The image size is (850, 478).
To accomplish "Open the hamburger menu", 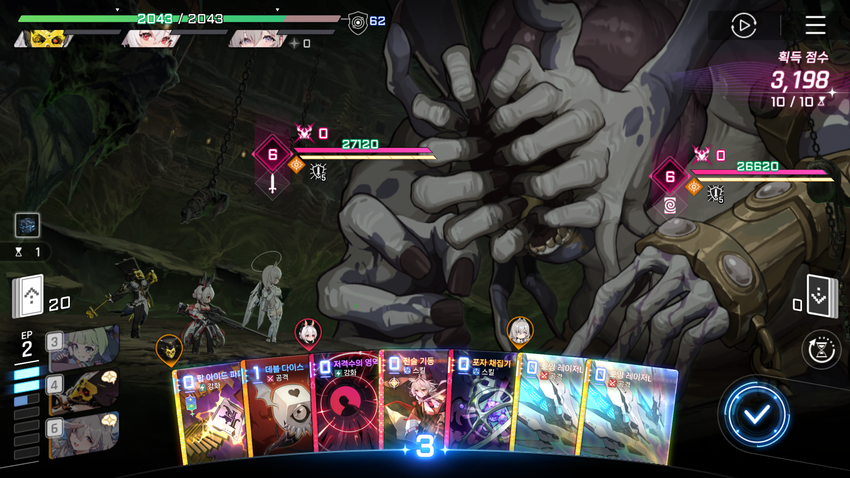I will (x=815, y=25).
